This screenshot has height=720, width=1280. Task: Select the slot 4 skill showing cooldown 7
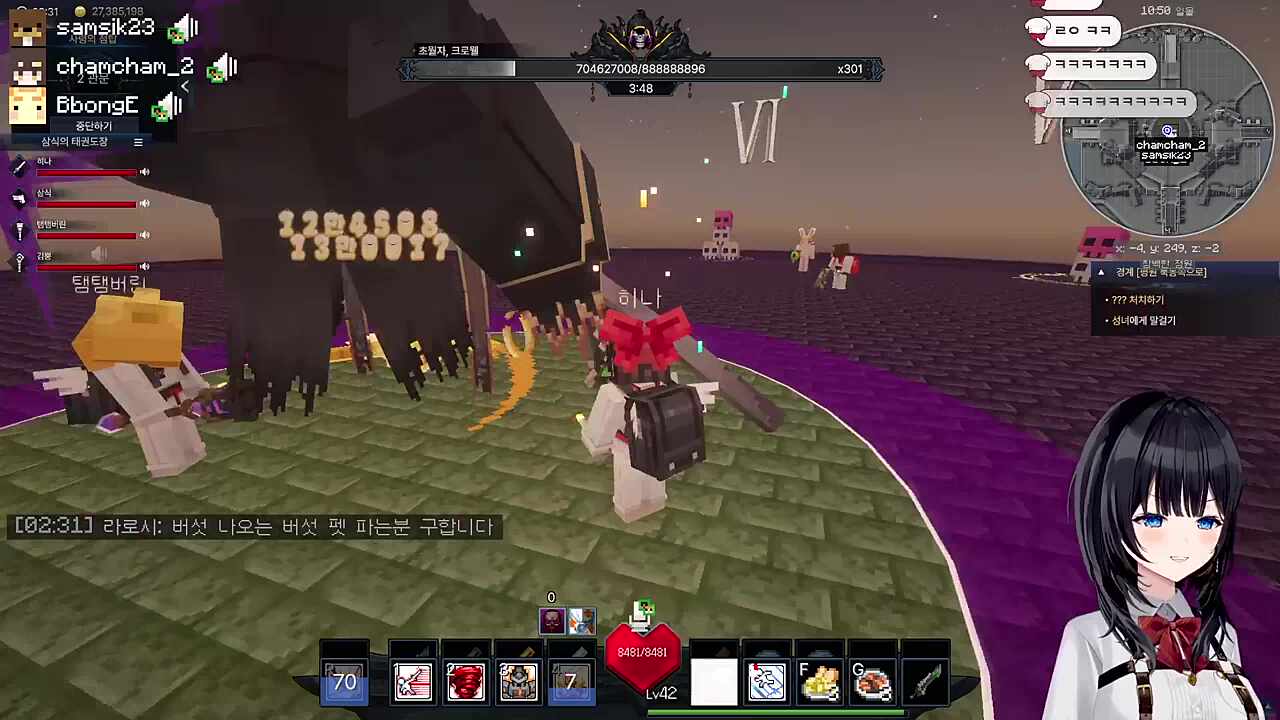571,682
